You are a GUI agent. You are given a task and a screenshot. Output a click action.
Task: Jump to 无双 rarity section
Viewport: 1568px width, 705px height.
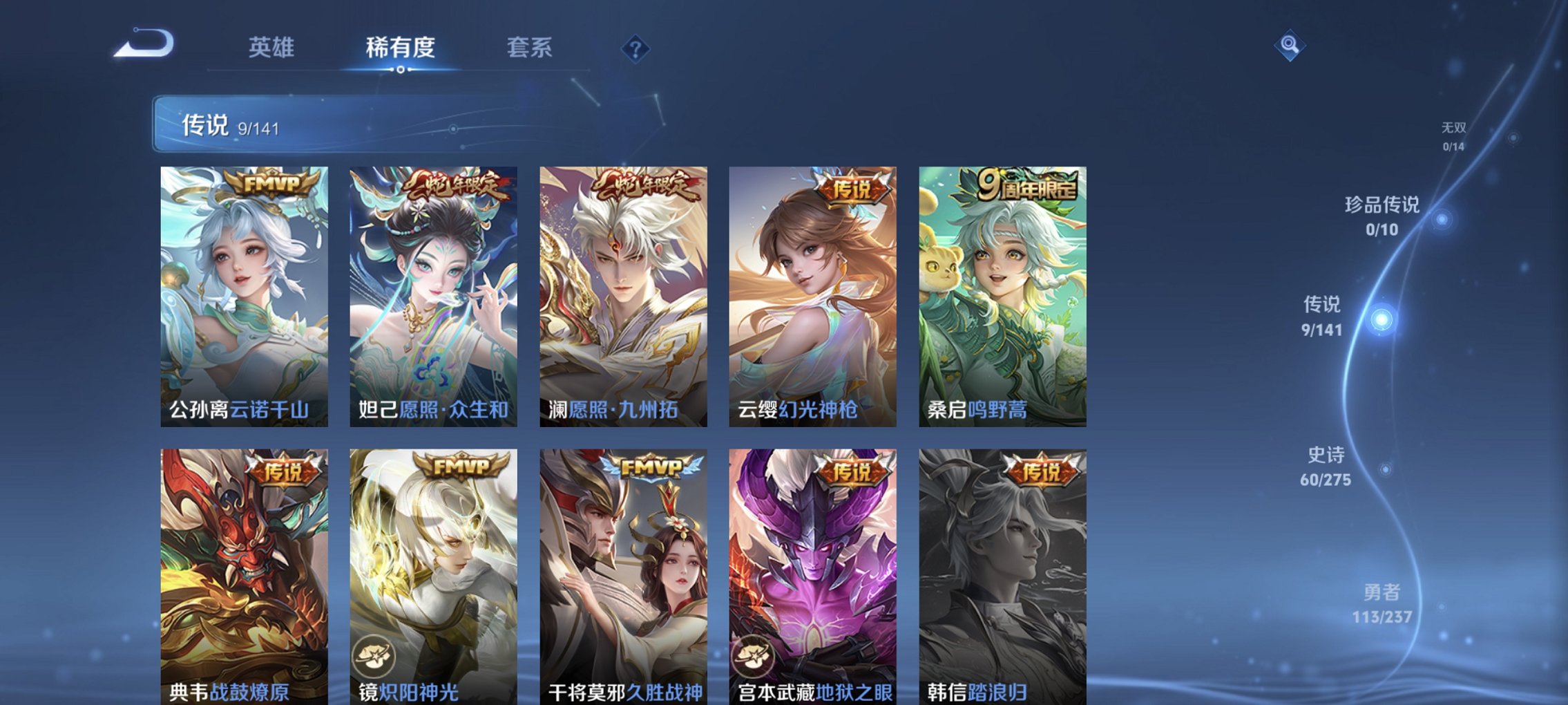tap(1455, 135)
